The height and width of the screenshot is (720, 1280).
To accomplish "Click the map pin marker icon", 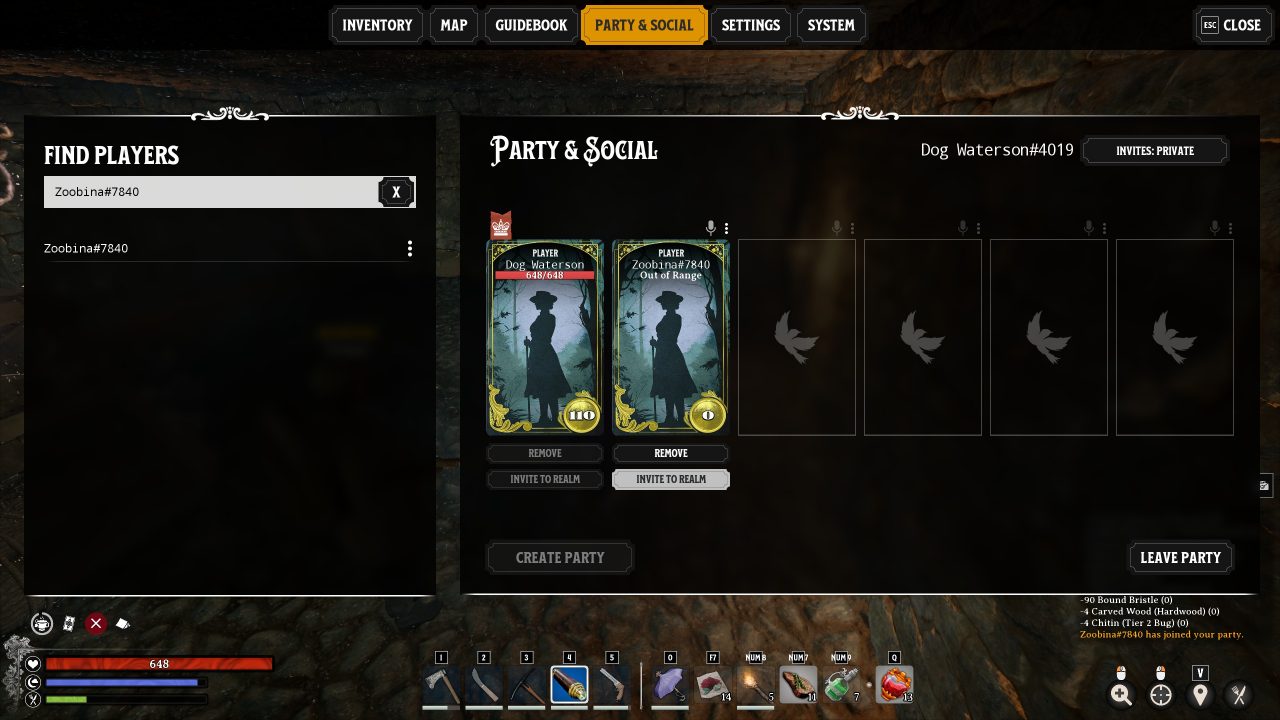I will pos(1200,695).
